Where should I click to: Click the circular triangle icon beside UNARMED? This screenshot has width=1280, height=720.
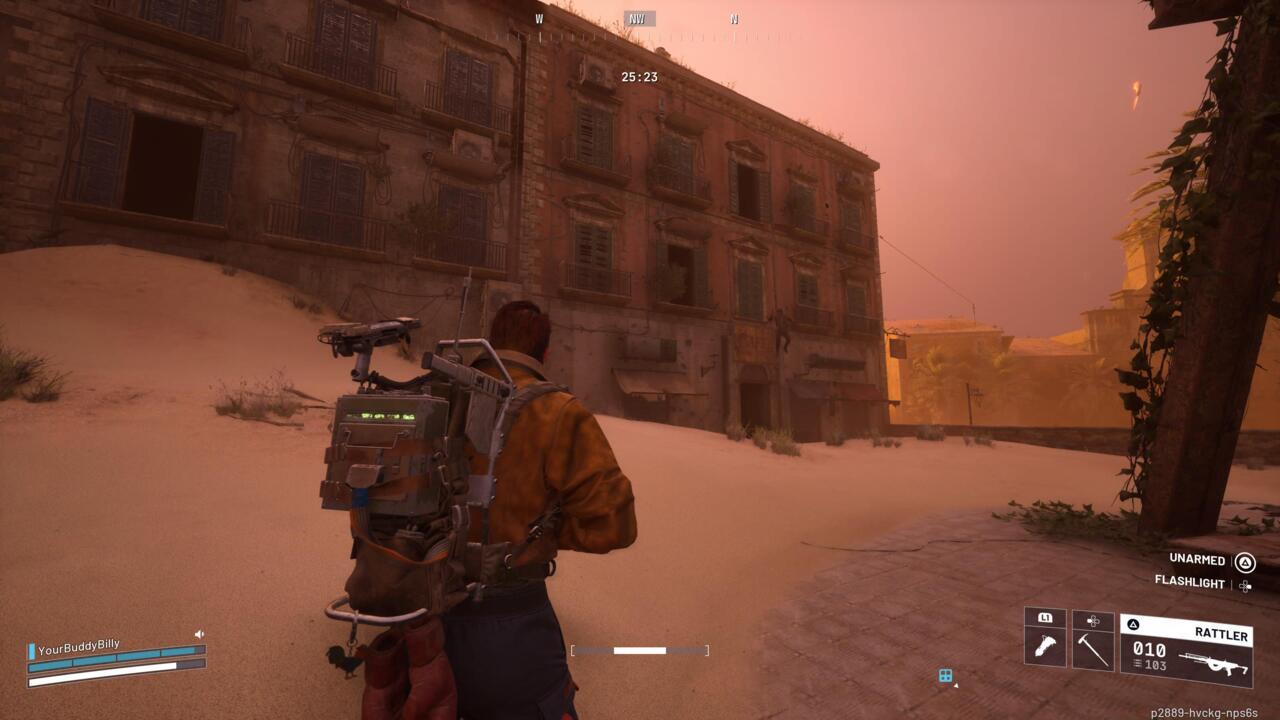coord(1245,563)
